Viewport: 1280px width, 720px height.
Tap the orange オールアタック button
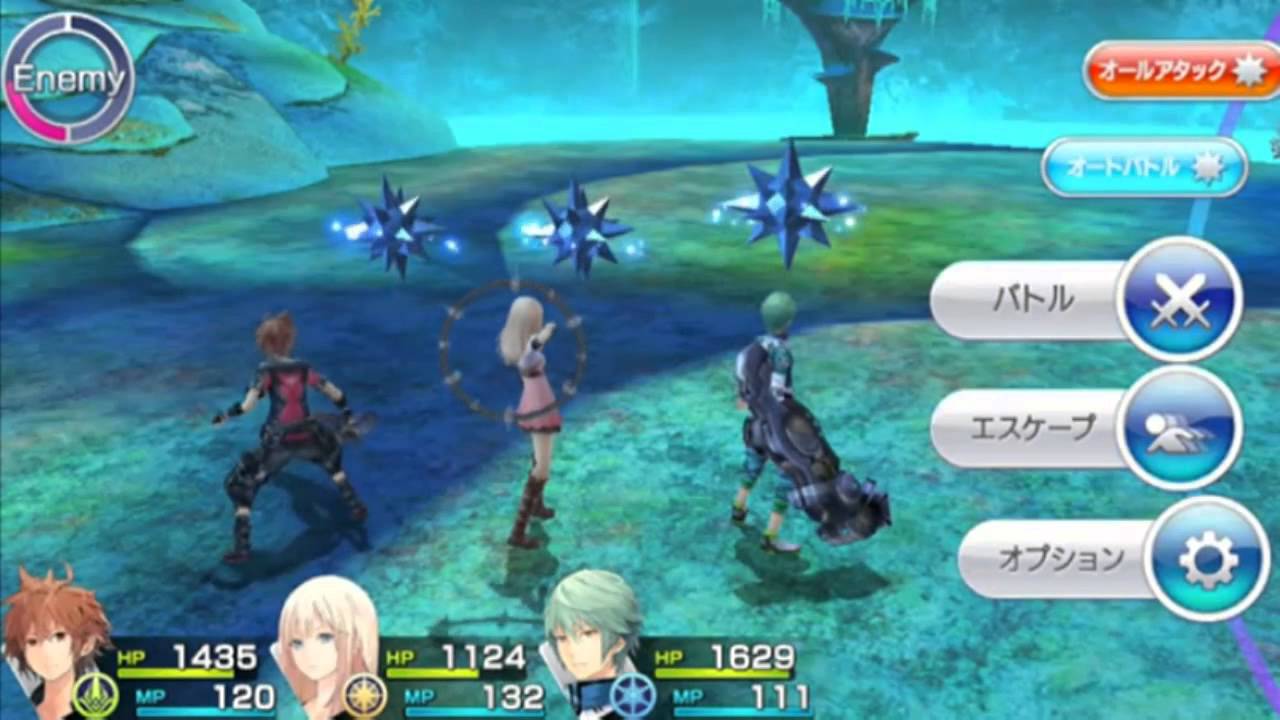pyautogui.click(x=1180, y=71)
